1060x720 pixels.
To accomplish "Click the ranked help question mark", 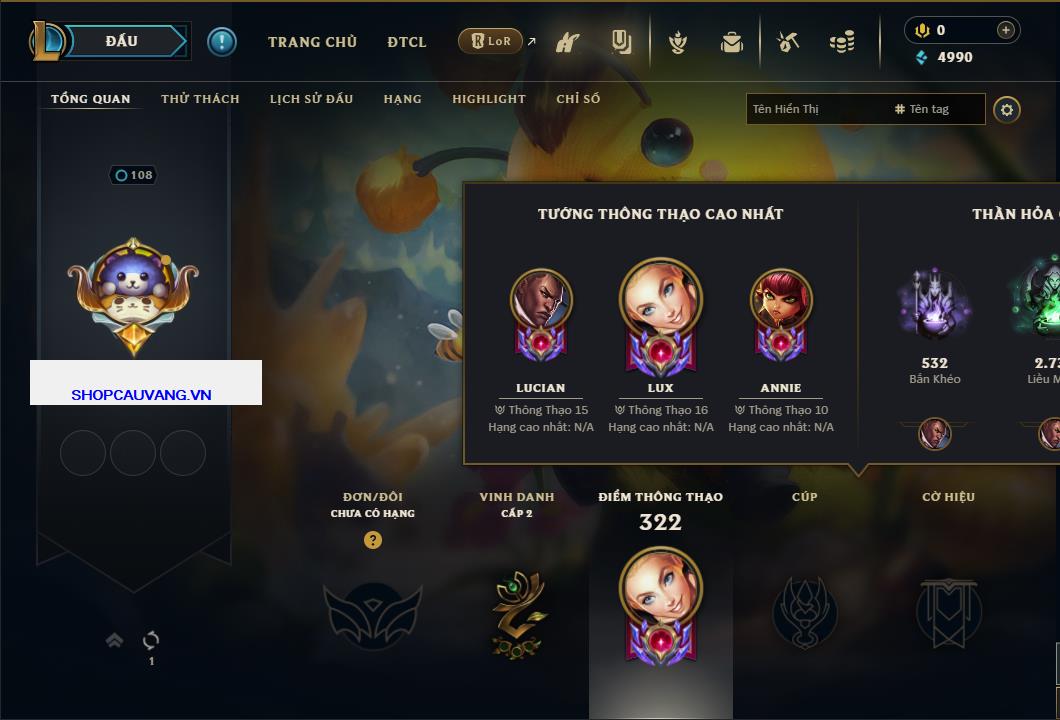I will click(x=373, y=540).
